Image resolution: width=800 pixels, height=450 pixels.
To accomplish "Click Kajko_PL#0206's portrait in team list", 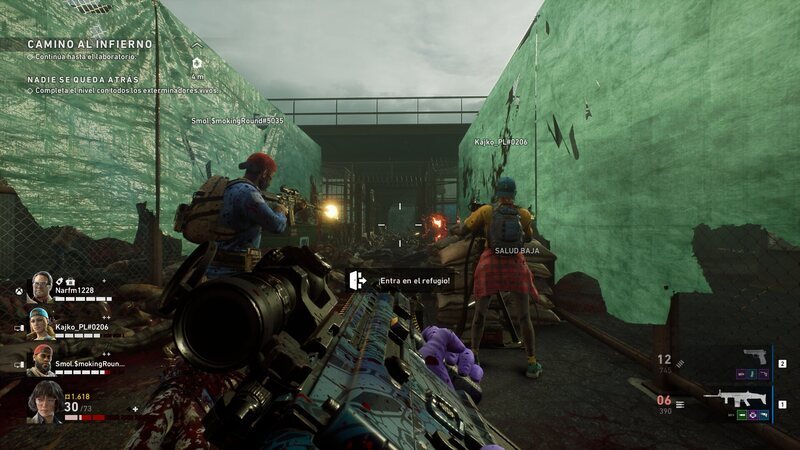I will pos(40,323).
